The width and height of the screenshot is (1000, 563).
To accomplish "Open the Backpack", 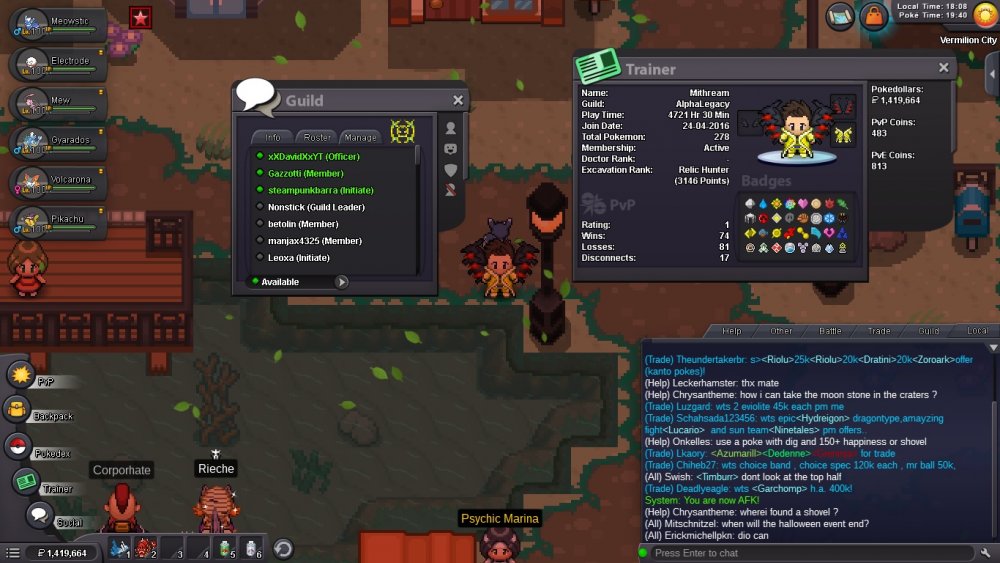I will pos(18,408).
